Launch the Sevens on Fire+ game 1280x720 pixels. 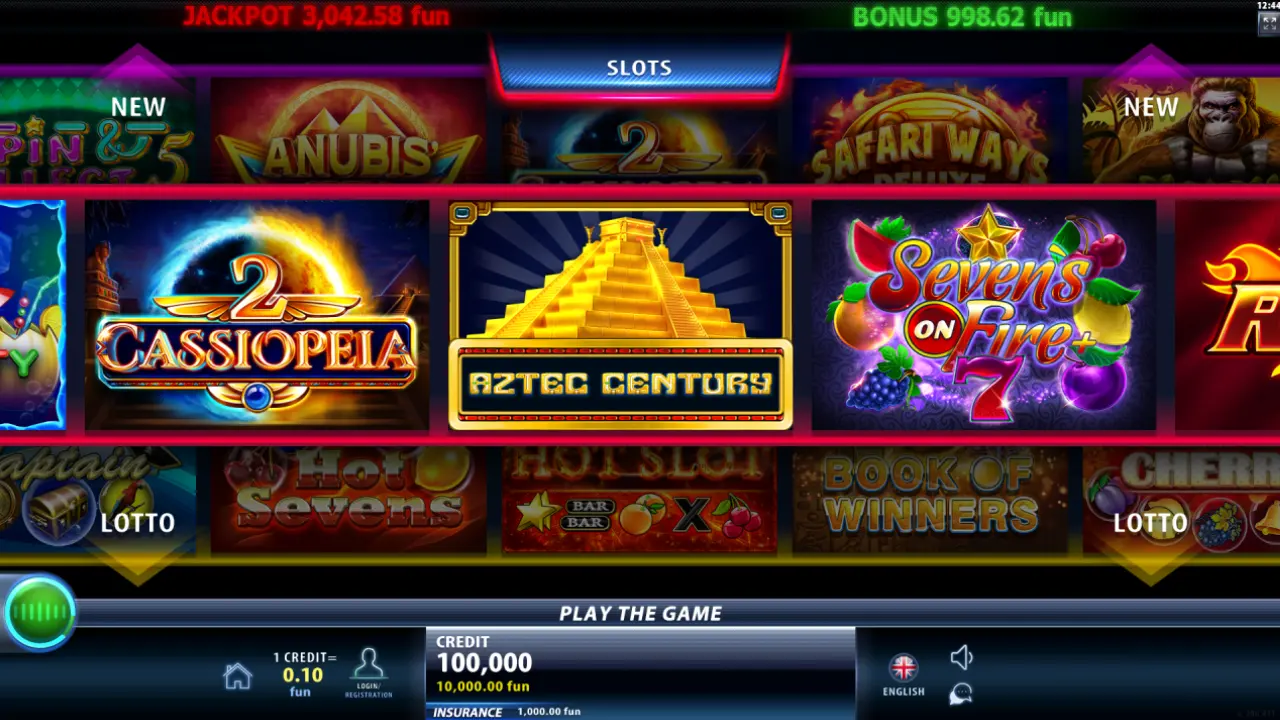point(983,315)
